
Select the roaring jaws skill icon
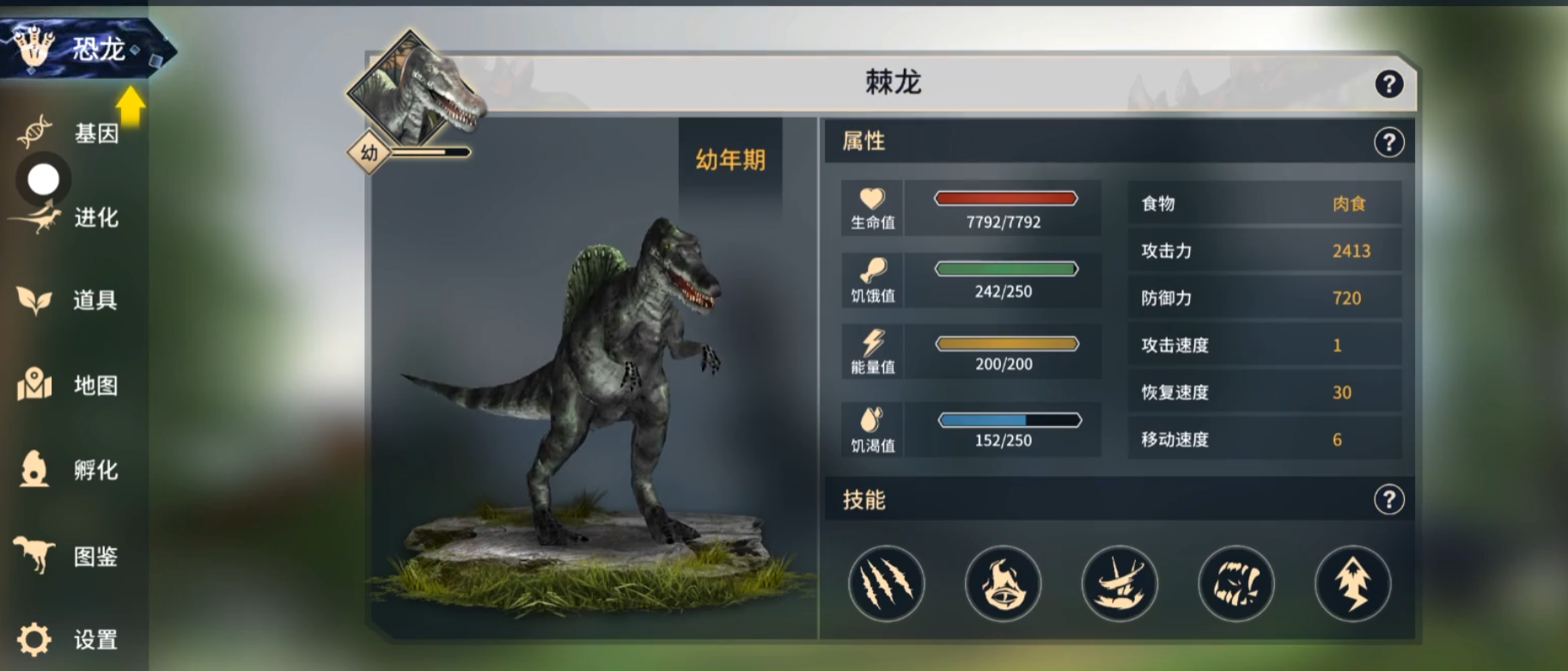point(1236,583)
